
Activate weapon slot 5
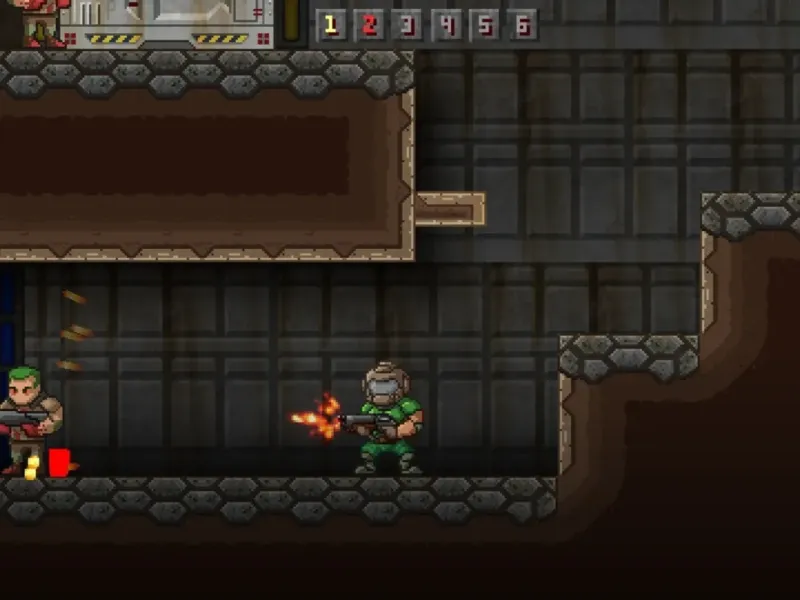click(x=484, y=25)
